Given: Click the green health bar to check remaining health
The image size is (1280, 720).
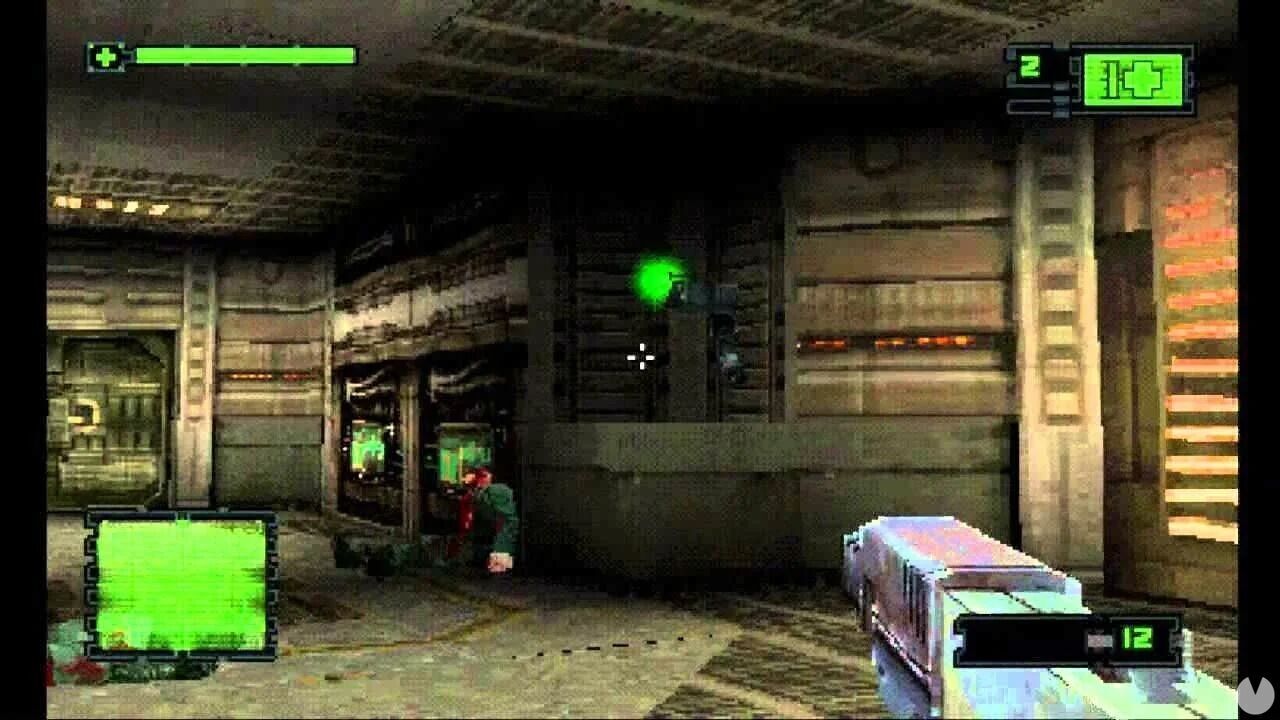Looking at the screenshot, I should pos(250,55).
